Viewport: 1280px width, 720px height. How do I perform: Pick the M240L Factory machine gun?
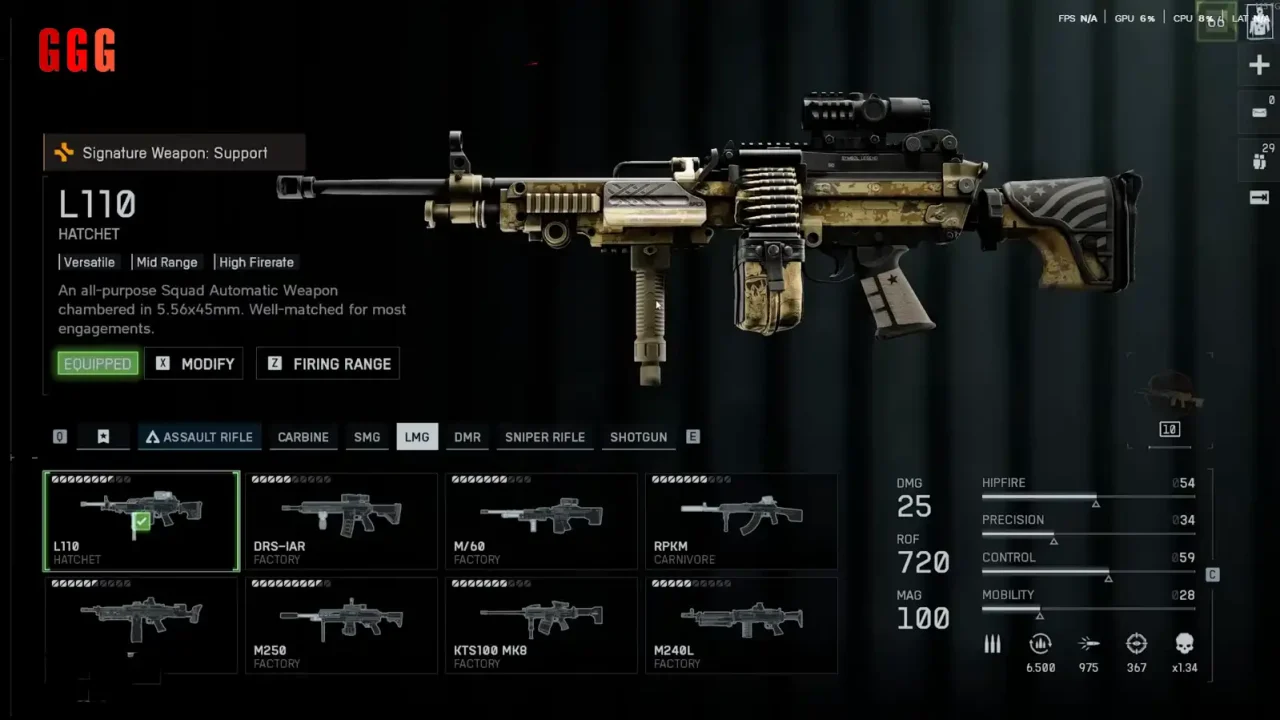(x=741, y=625)
